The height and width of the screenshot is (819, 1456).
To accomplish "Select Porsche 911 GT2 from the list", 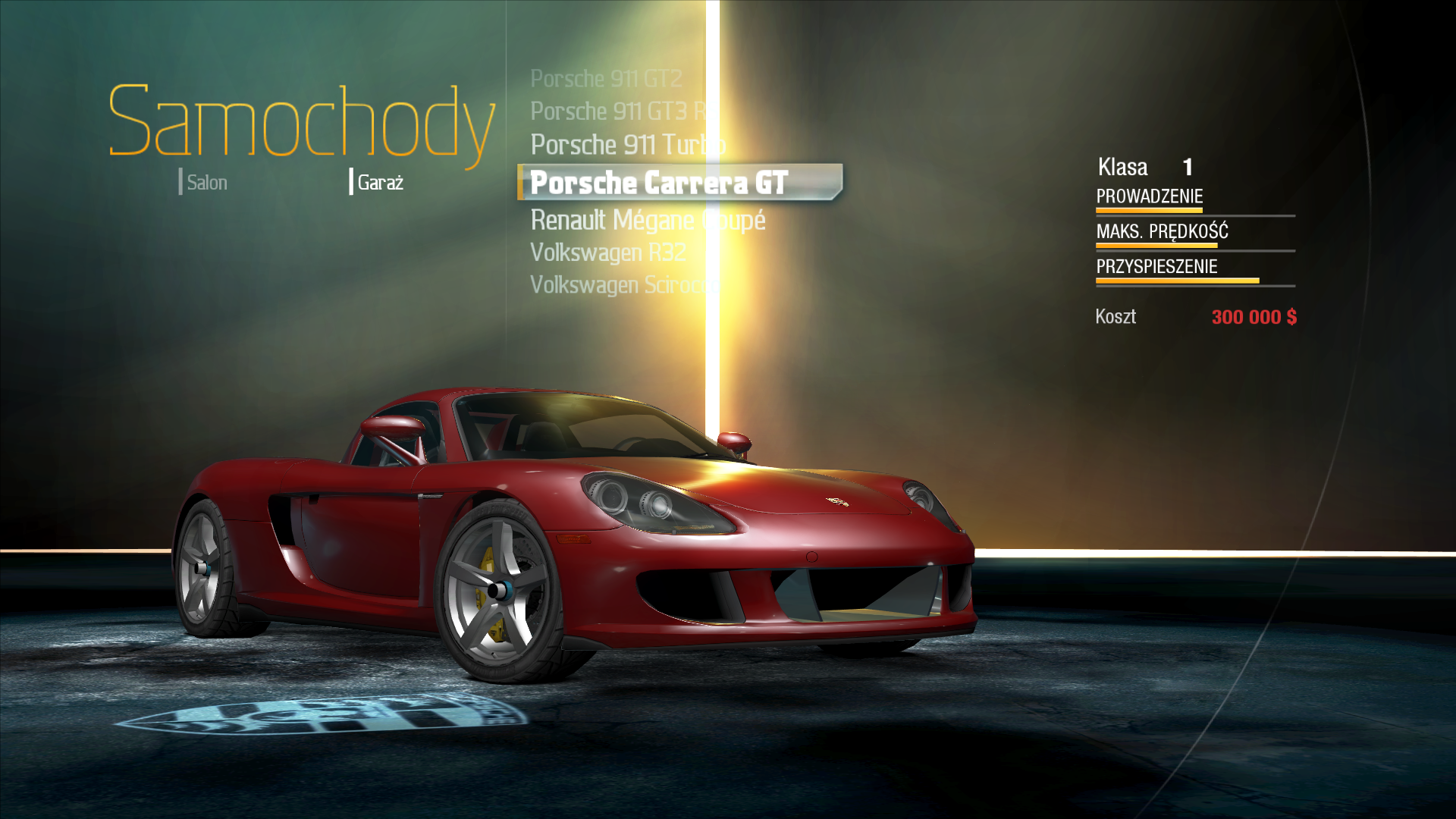I will point(606,79).
